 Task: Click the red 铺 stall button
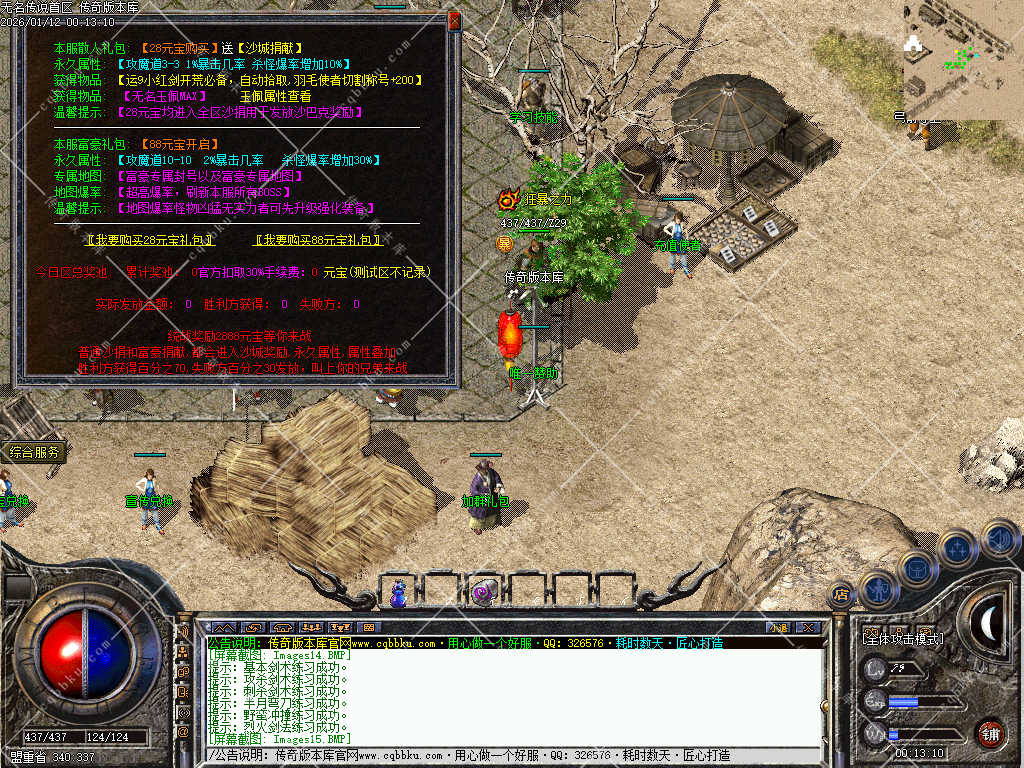(x=990, y=733)
